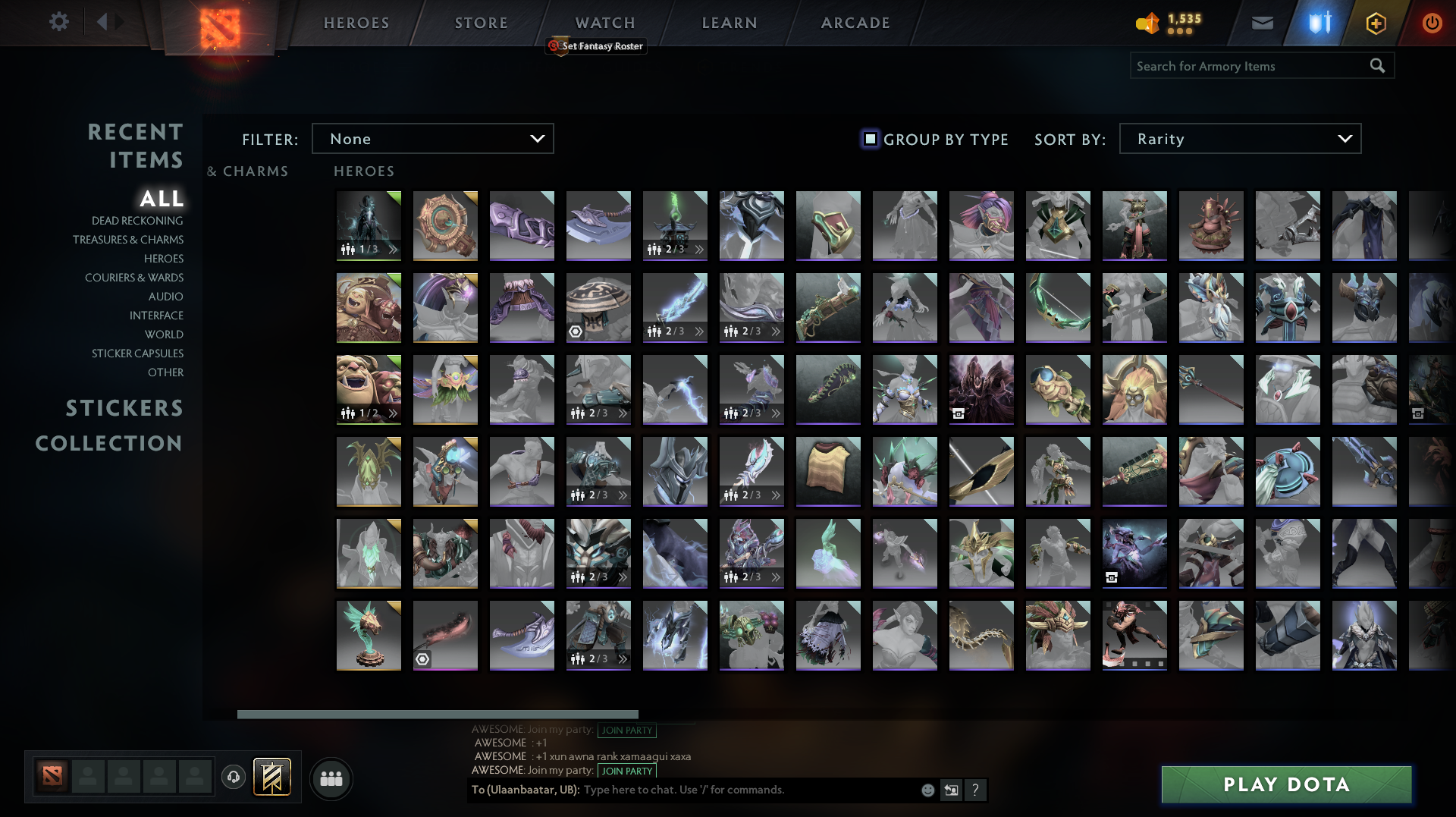Toggle voice chat with the headset icon
This screenshot has height=817, width=1456.
(x=234, y=777)
